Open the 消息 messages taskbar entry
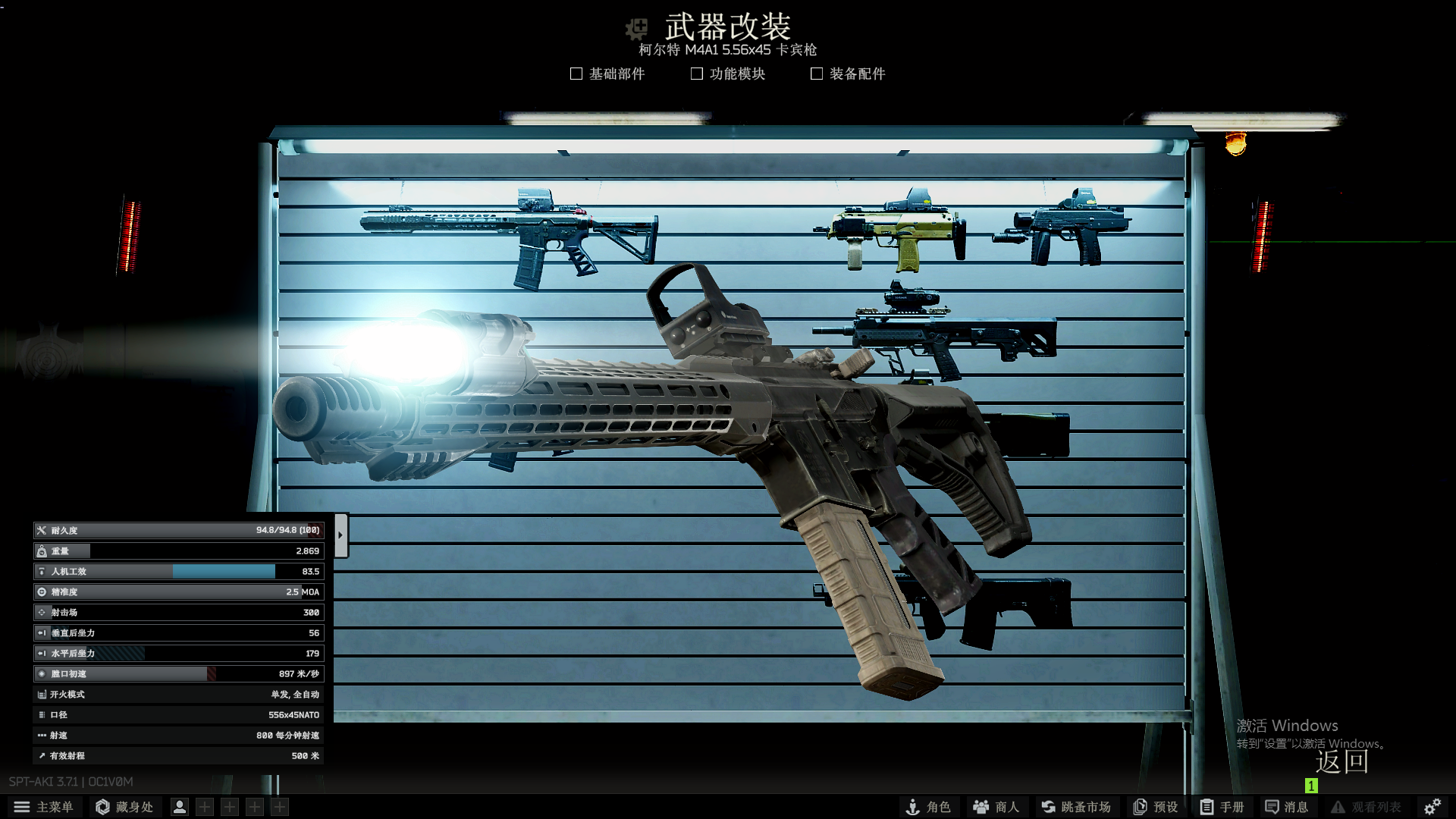 [x=1287, y=806]
